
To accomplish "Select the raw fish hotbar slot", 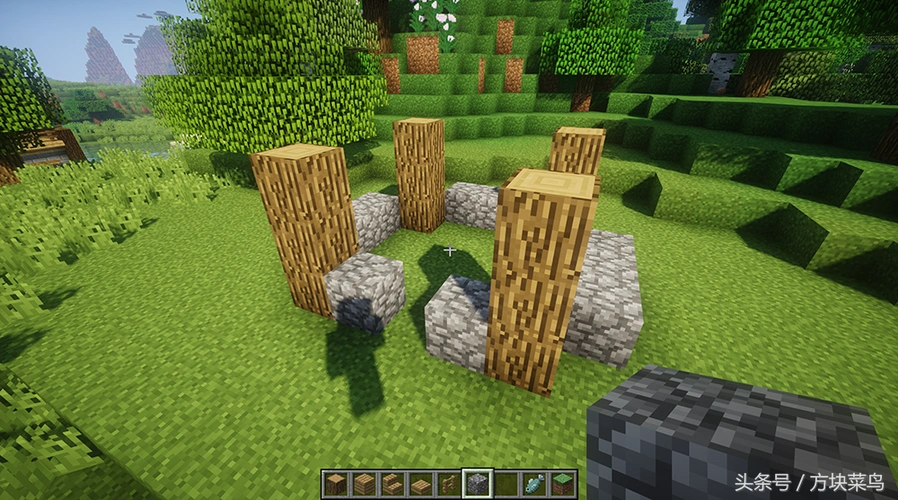I will pyautogui.click(x=535, y=484).
